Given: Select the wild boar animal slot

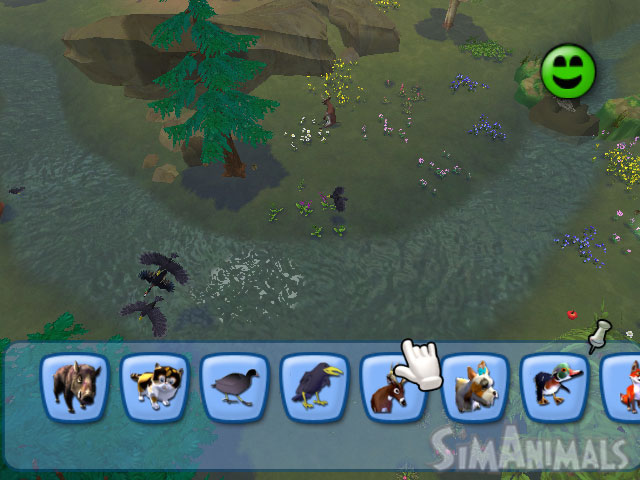Looking at the screenshot, I should pyautogui.click(x=75, y=387).
